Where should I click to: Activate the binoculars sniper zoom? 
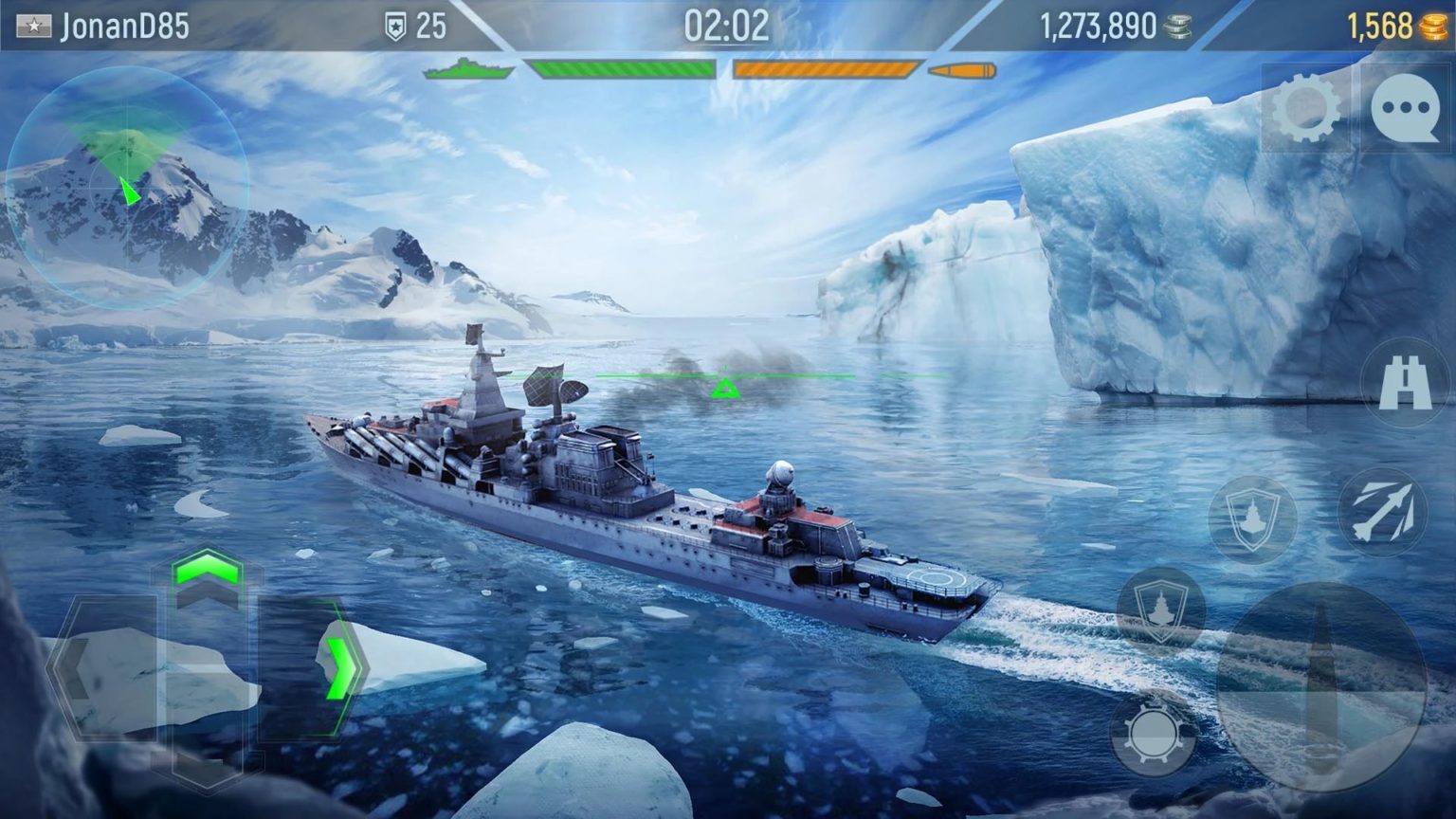pyautogui.click(x=1406, y=383)
